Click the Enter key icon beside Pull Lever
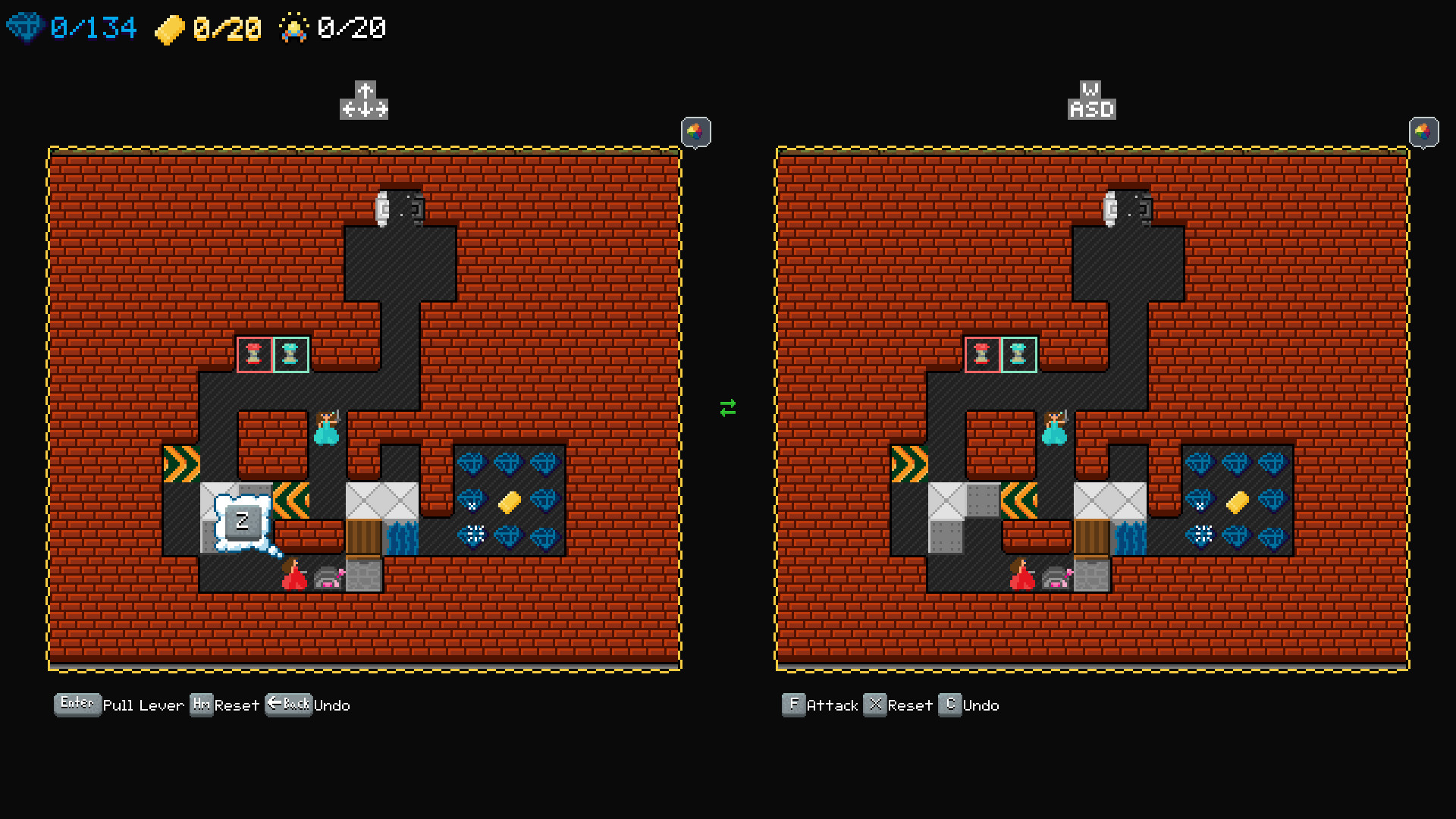The height and width of the screenshot is (819, 1456). [x=77, y=703]
